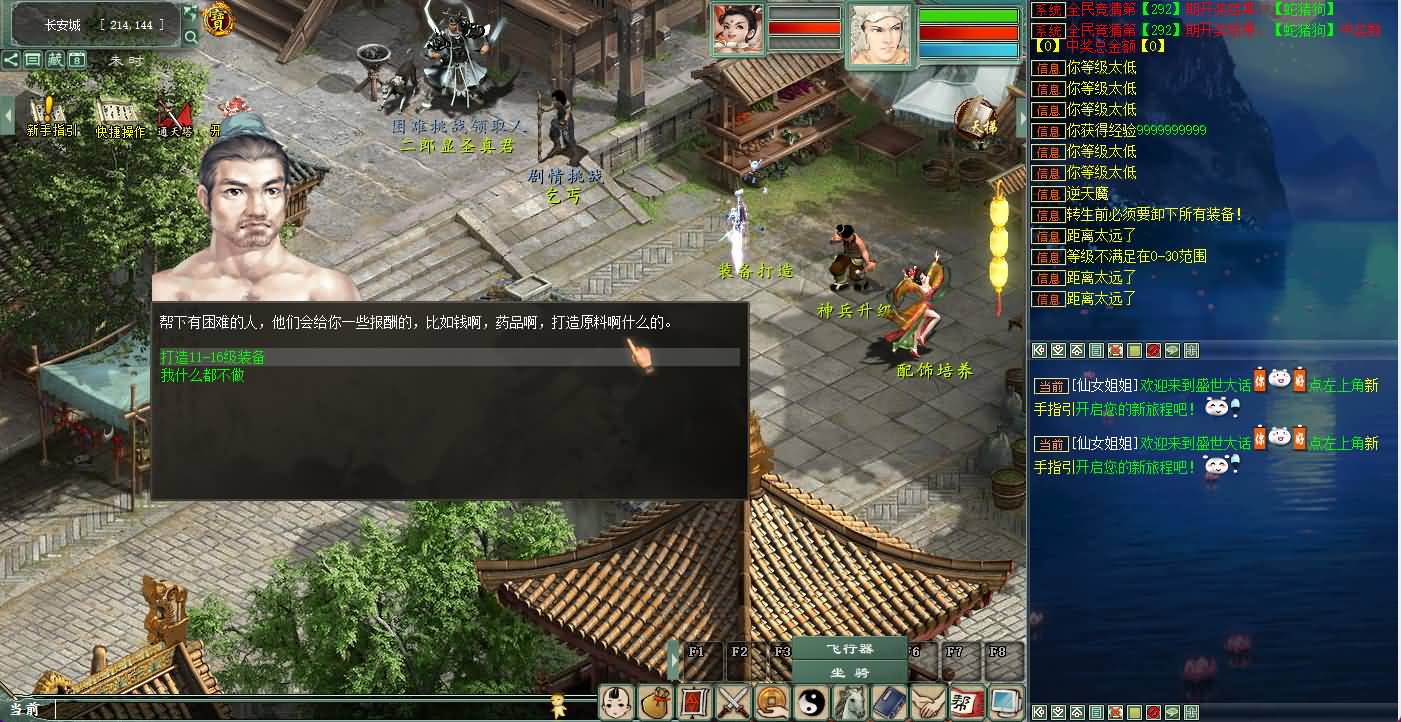Open inventory with the bag icon
The height and width of the screenshot is (722, 1401).
click(x=655, y=703)
